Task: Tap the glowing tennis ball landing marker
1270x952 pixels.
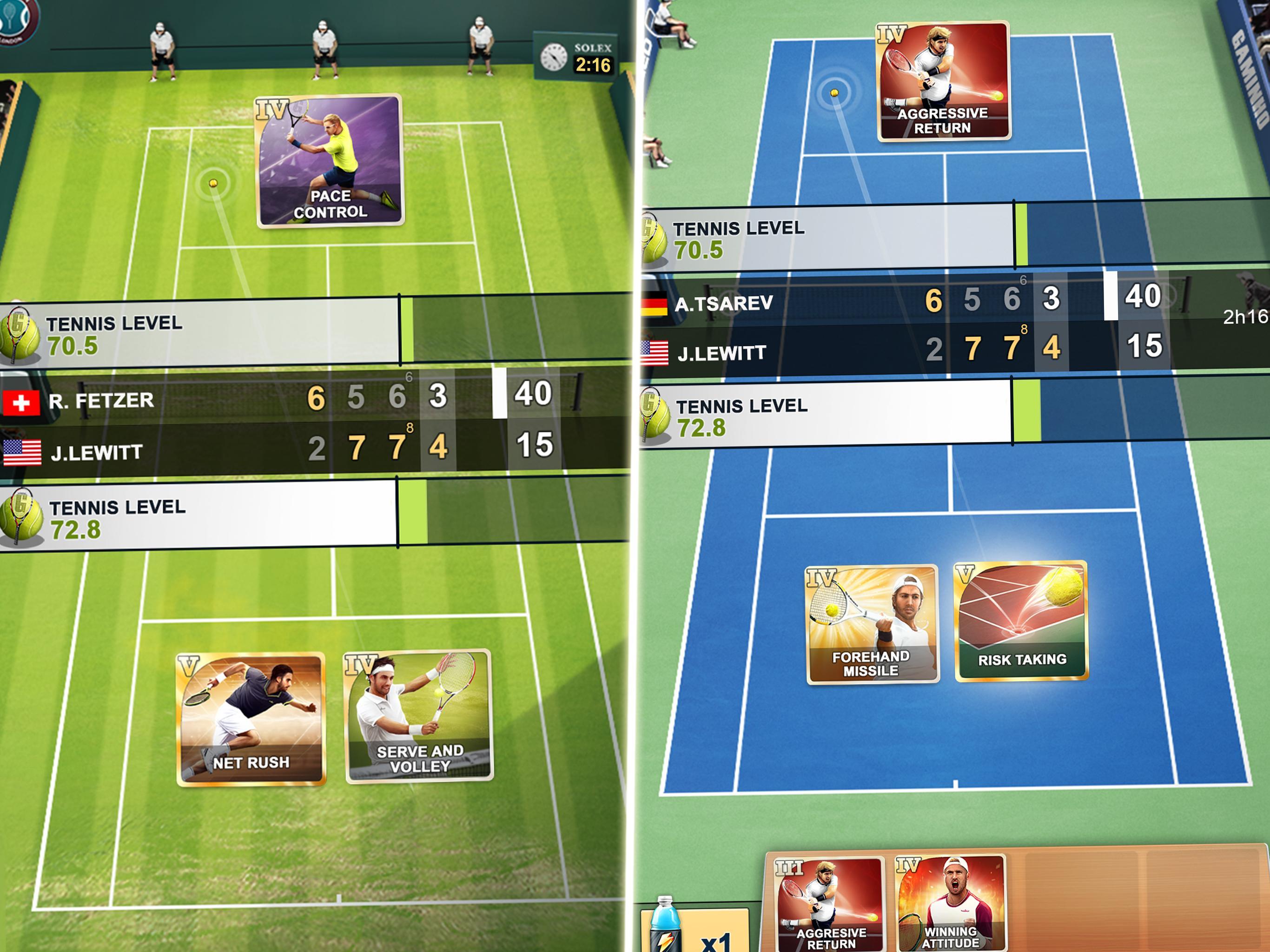Action: coord(214,183)
